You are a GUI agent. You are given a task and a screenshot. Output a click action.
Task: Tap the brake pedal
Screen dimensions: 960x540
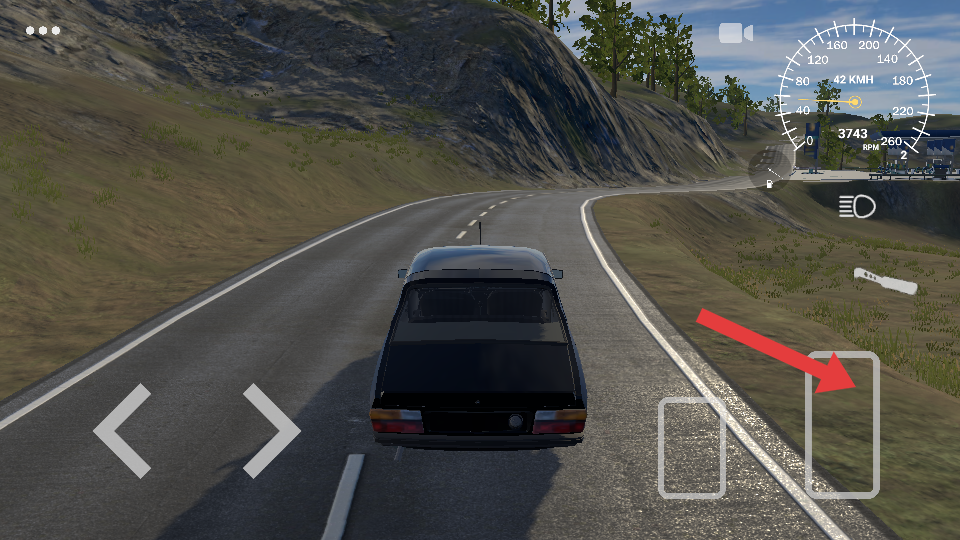[691, 447]
